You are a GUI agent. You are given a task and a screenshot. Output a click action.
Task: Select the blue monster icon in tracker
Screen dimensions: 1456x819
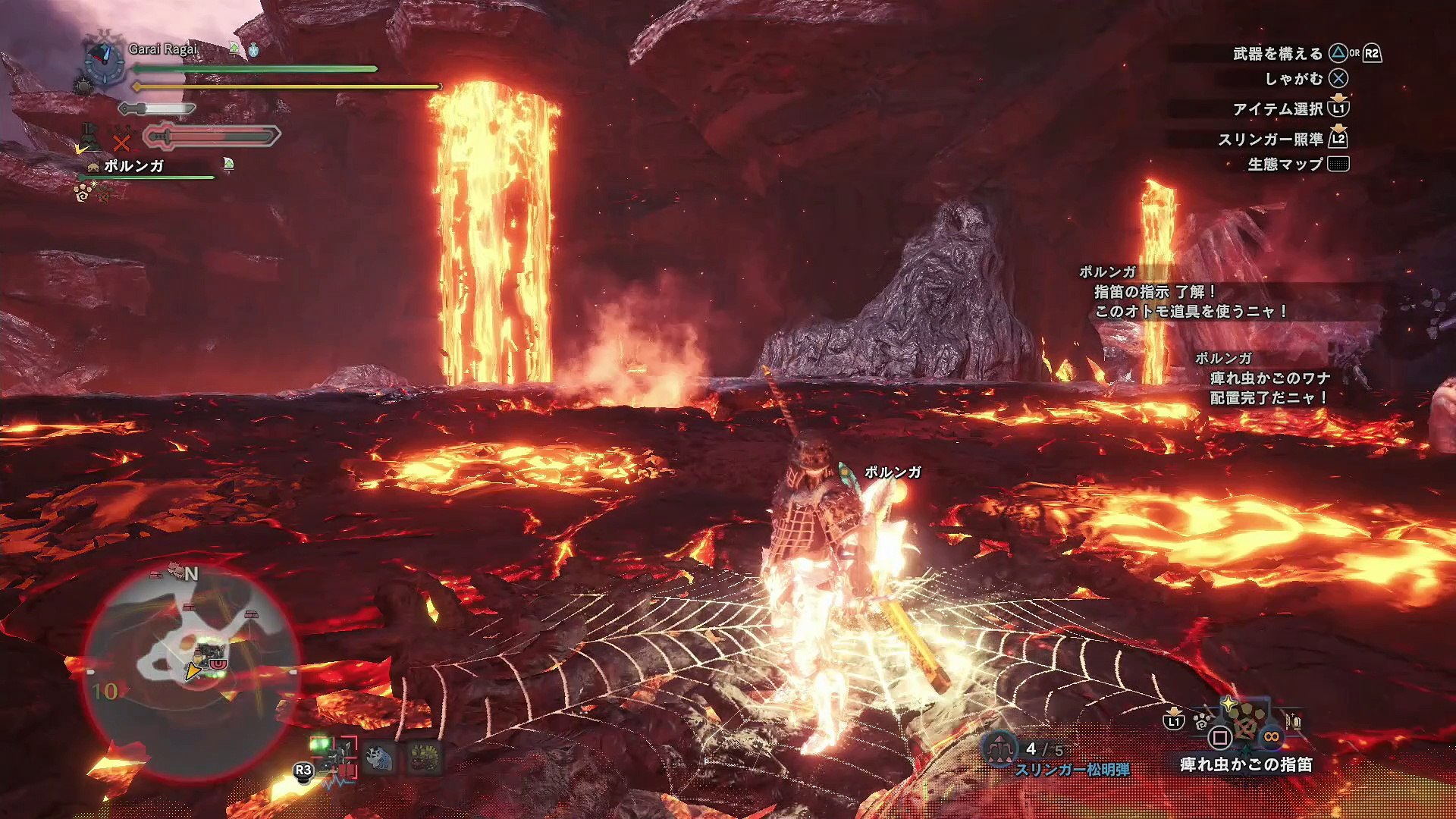[379, 758]
